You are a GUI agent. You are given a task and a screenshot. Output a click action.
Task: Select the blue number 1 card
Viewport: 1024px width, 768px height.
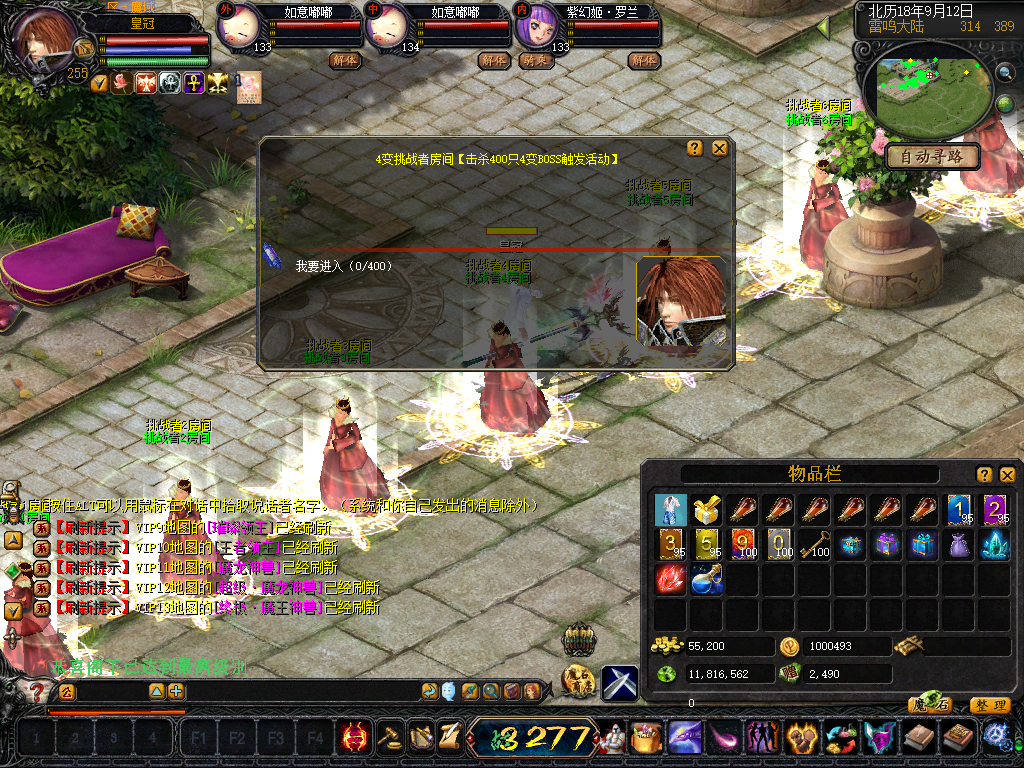click(959, 510)
